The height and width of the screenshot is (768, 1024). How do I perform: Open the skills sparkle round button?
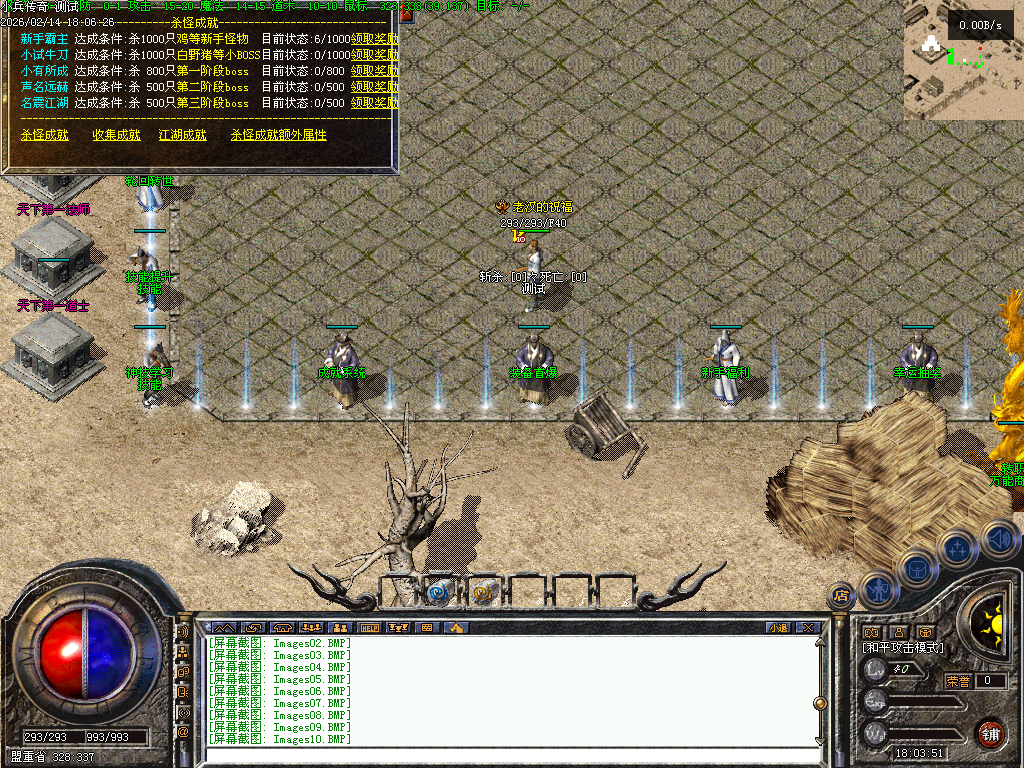click(x=958, y=548)
